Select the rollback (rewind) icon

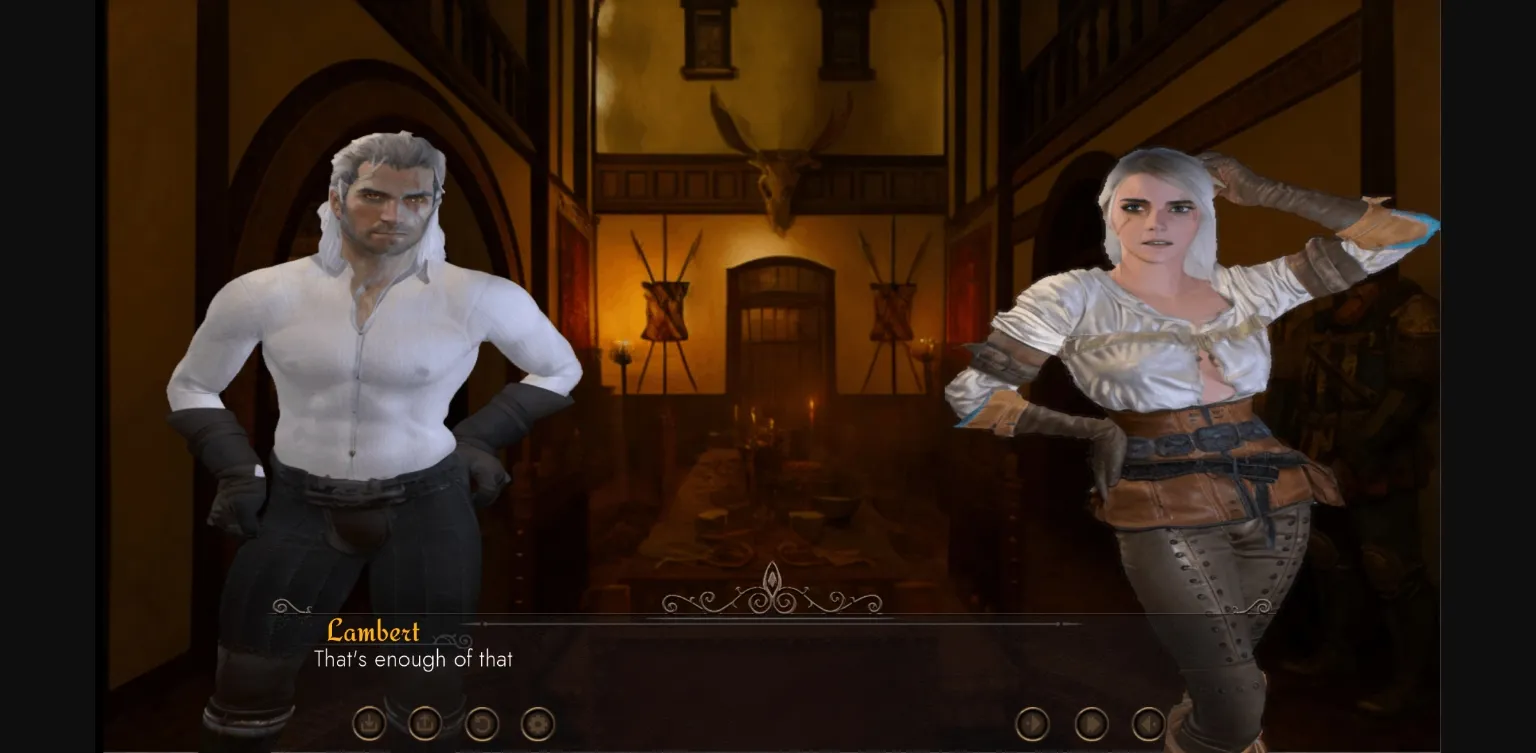pyautogui.click(x=481, y=723)
